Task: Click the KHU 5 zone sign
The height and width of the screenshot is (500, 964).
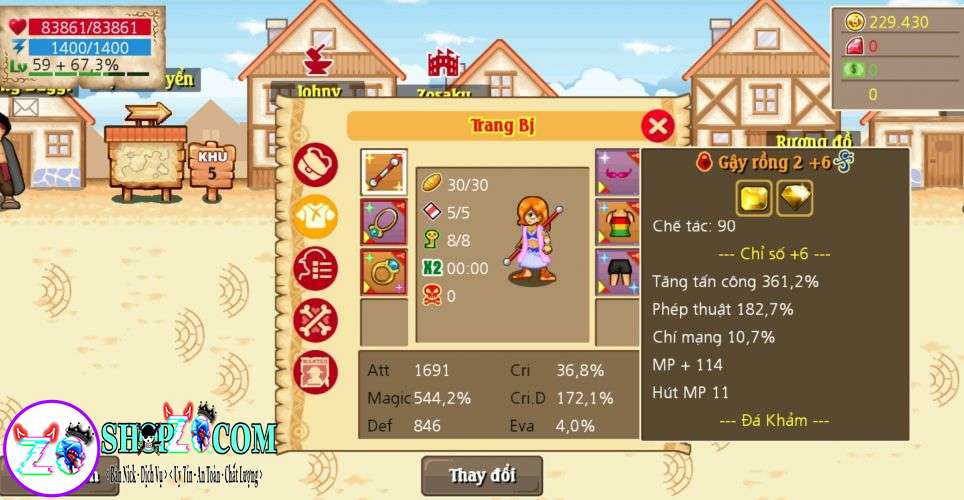Action: (212, 164)
